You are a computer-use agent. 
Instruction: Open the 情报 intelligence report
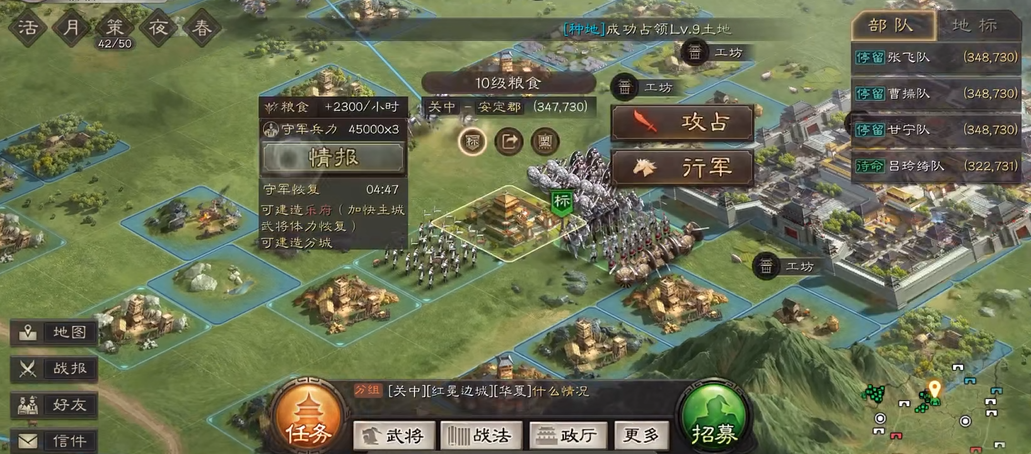[333, 157]
